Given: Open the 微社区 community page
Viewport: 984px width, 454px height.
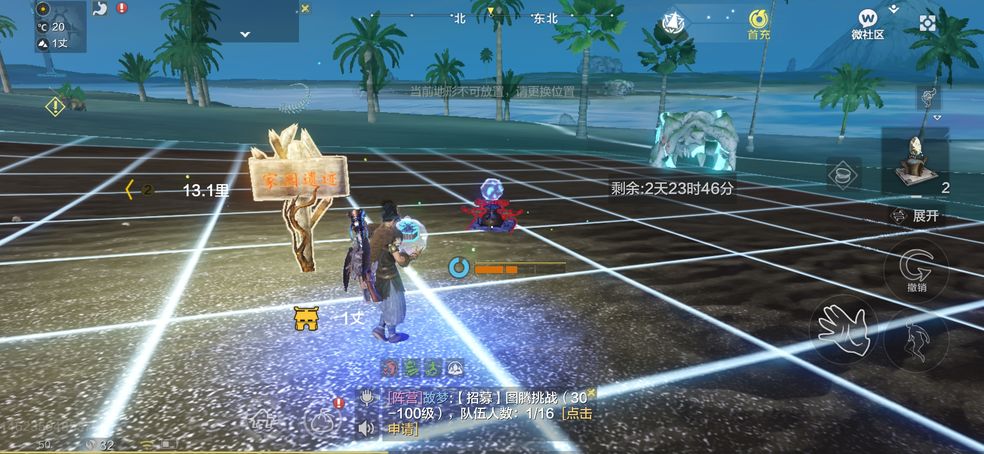Looking at the screenshot, I should tap(867, 22).
